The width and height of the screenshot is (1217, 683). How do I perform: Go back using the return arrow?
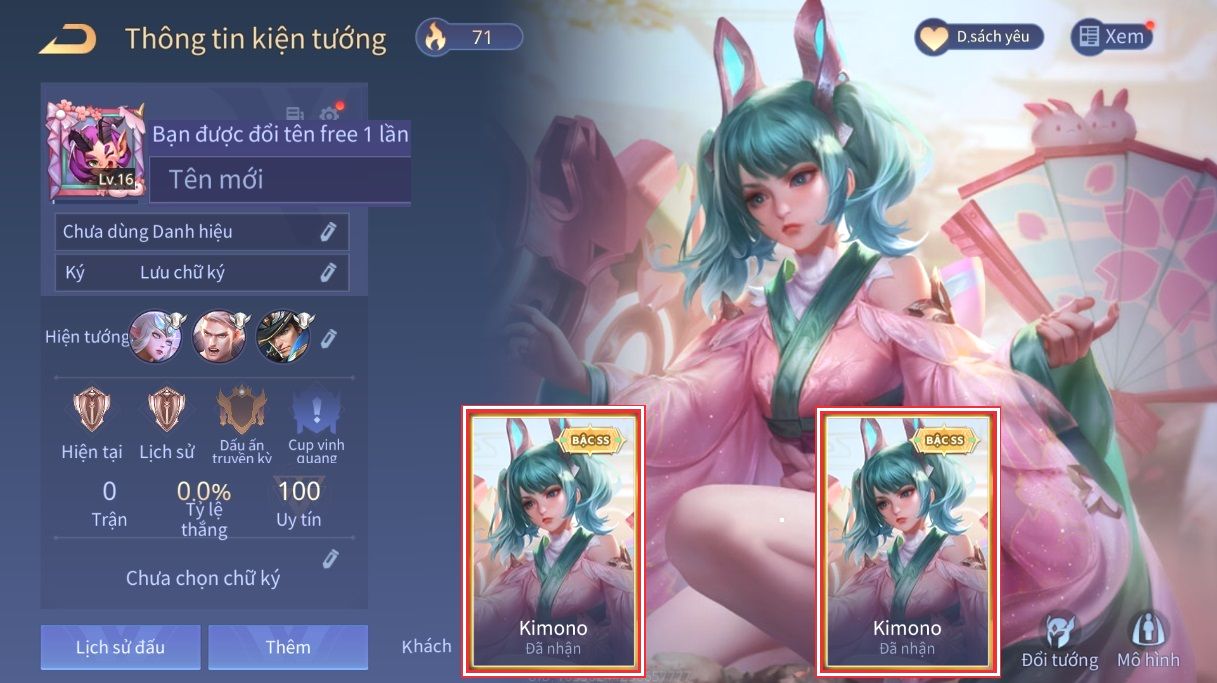click(68, 40)
